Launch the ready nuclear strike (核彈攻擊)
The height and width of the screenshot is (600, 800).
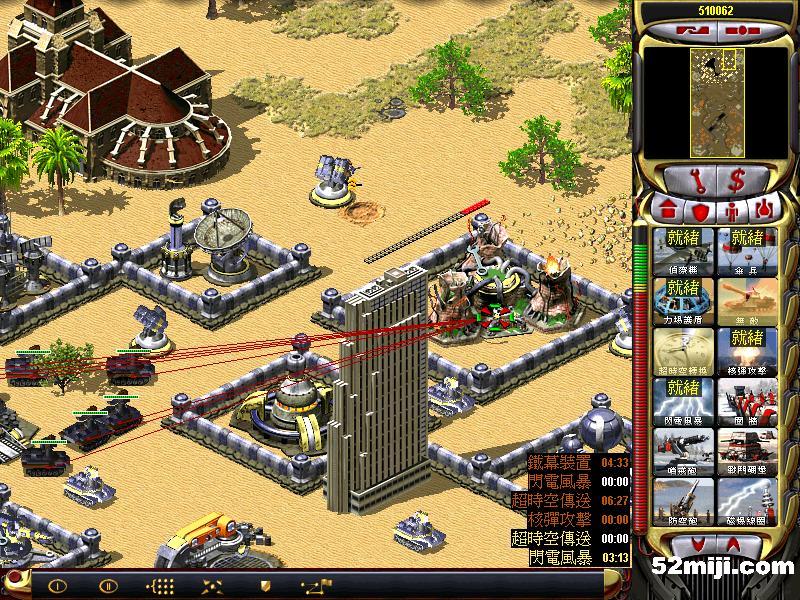pyautogui.click(x=746, y=352)
